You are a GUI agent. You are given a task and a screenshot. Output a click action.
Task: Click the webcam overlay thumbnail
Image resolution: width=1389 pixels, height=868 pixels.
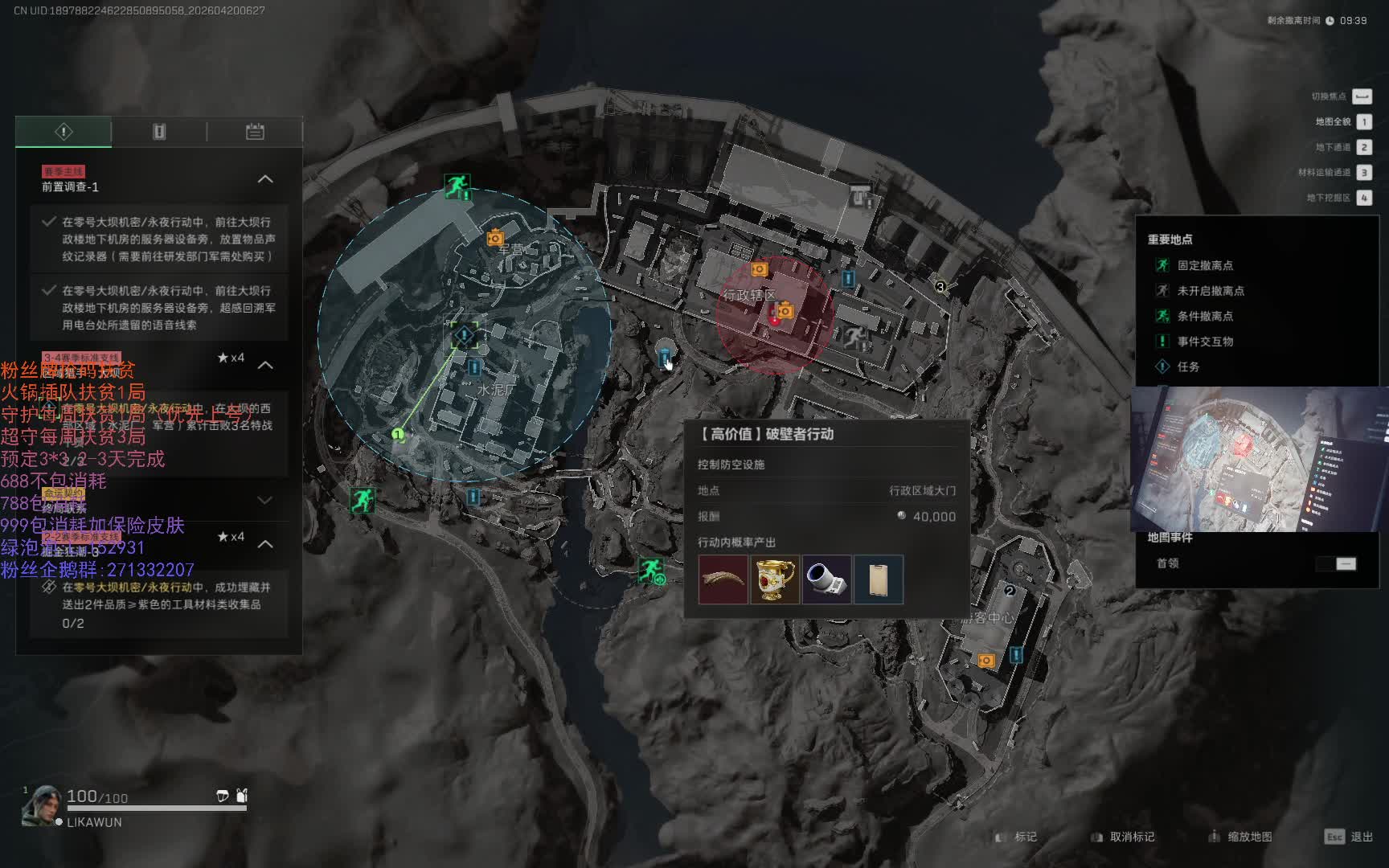[1259, 460]
